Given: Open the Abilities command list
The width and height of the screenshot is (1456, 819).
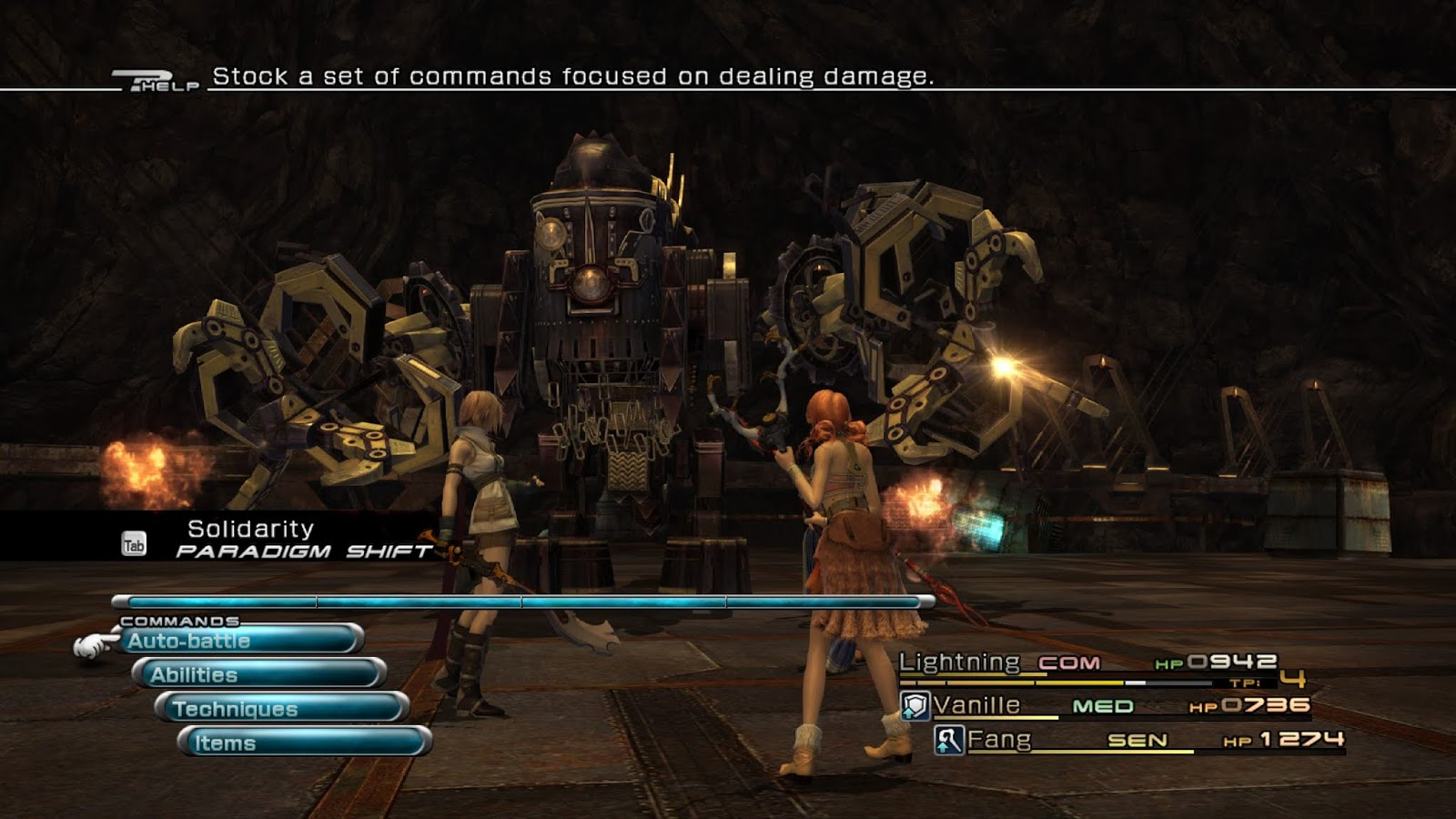Looking at the screenshot, I should [x=259, y=674].
